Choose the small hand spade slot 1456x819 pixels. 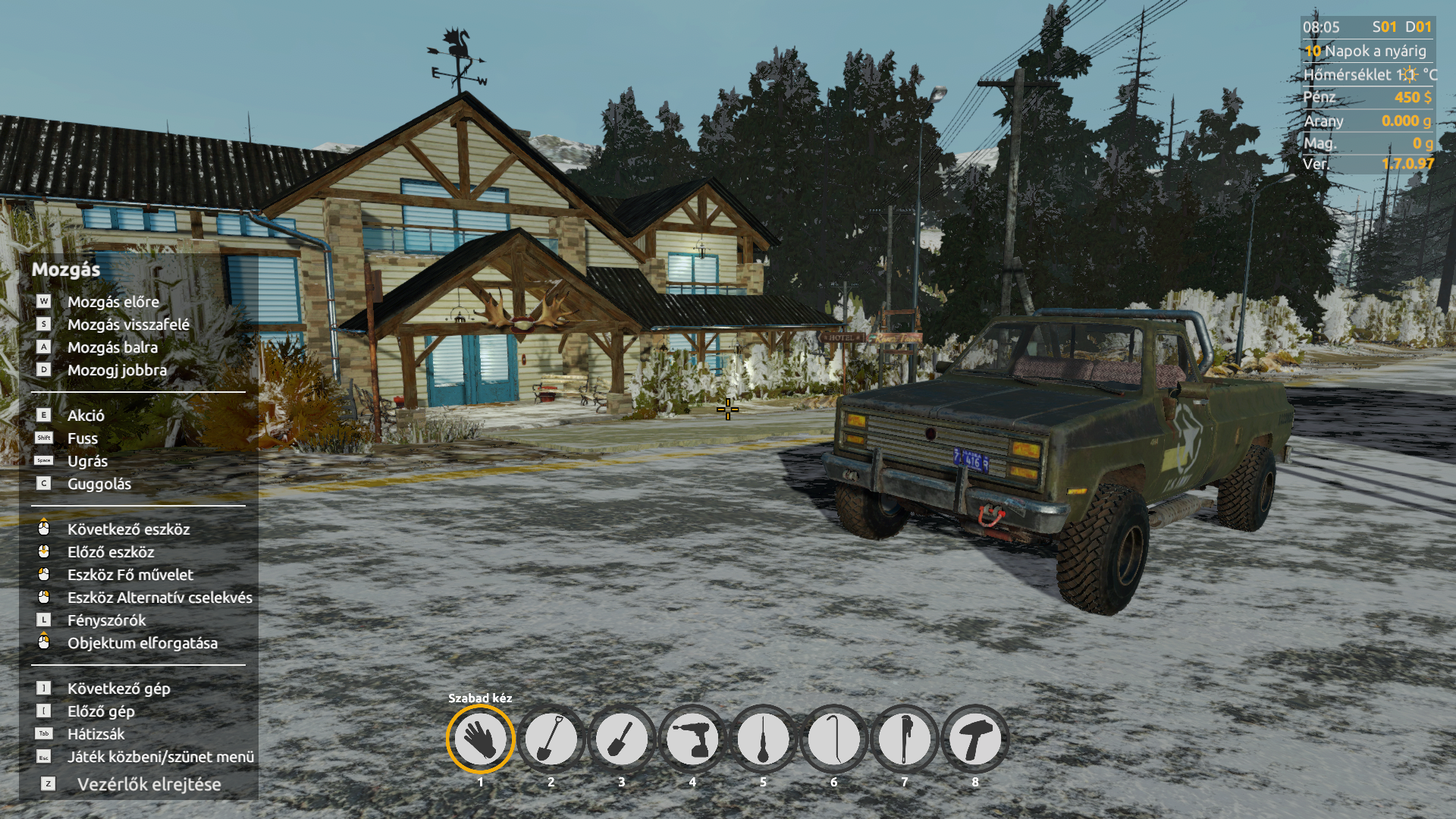[621, 739]
